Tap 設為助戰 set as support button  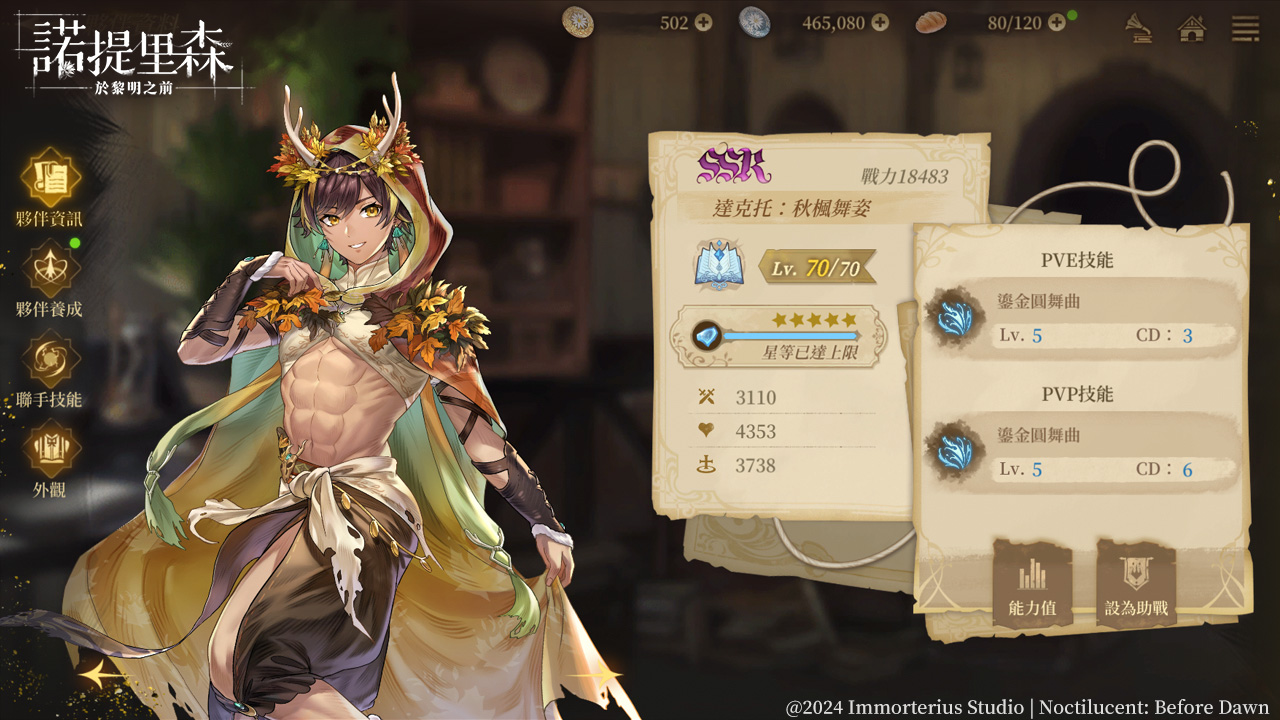click(1136, 585)
